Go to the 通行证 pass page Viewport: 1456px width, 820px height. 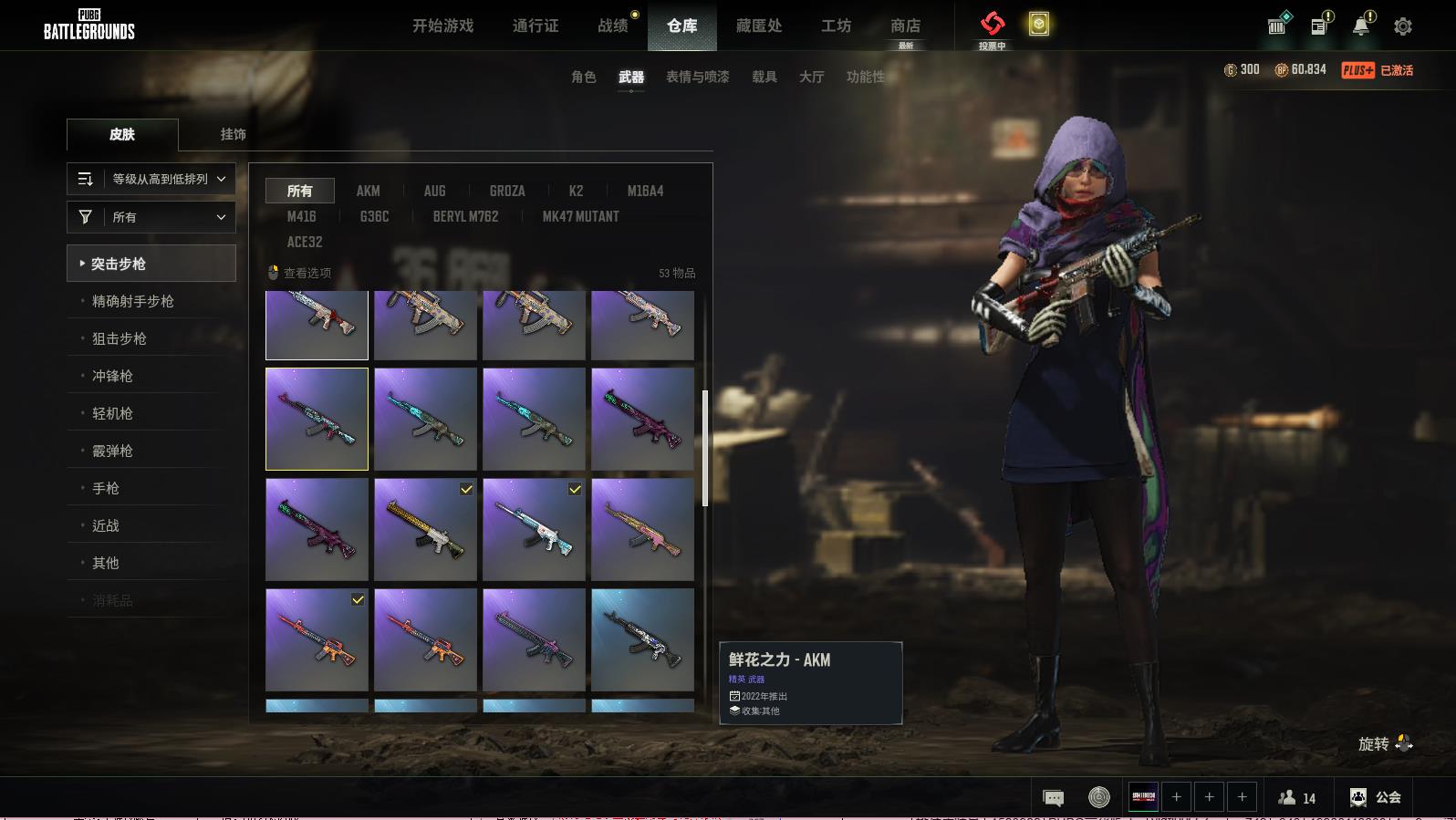pos(536,26)
